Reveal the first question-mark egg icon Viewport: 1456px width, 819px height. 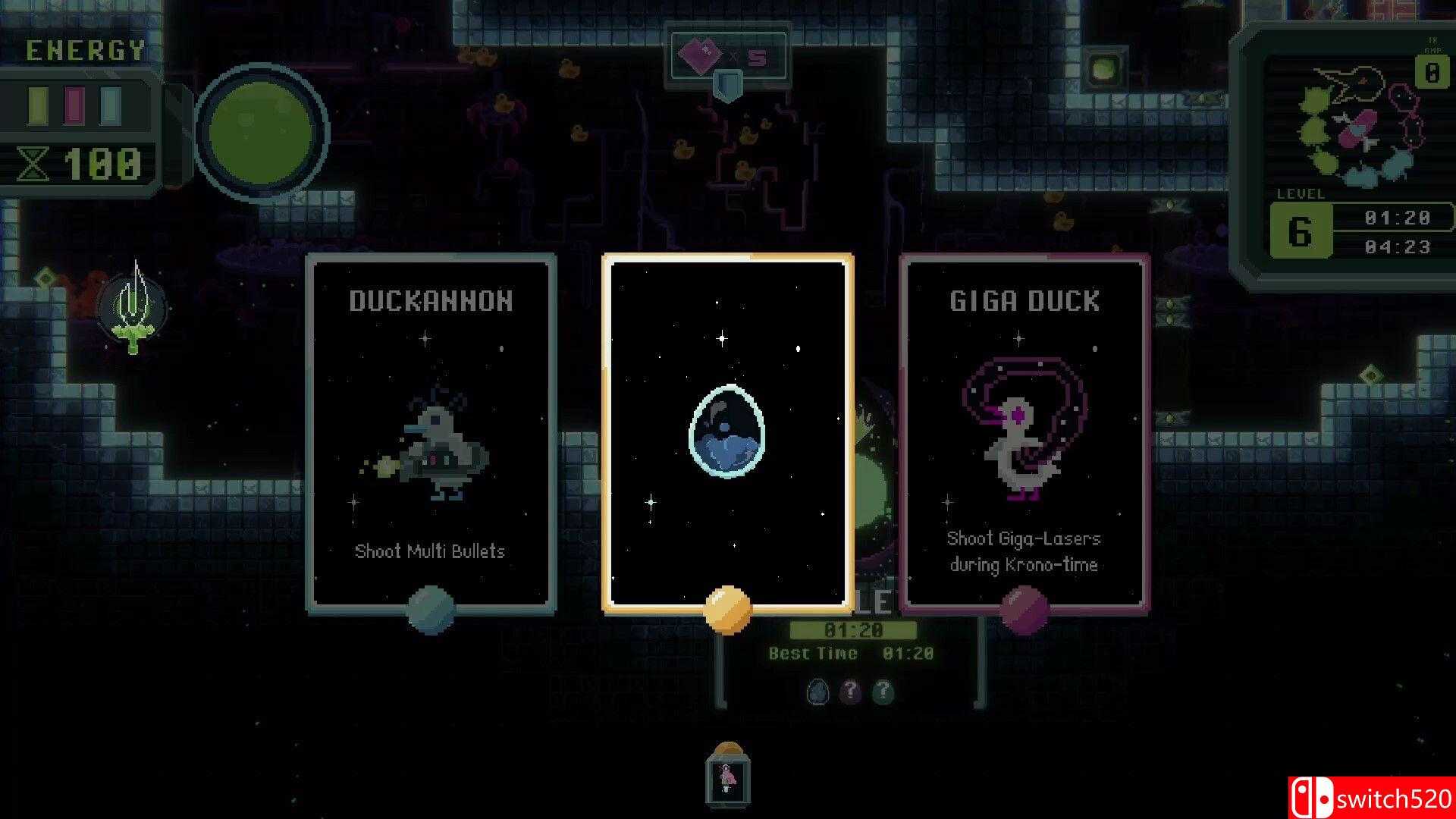click(850, 692)
